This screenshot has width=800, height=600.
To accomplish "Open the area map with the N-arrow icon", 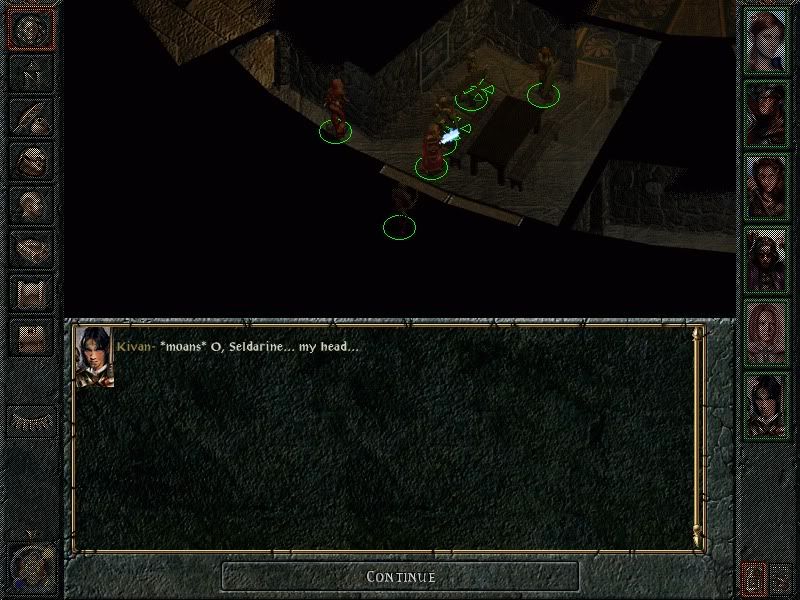I will tap(30, 73).
